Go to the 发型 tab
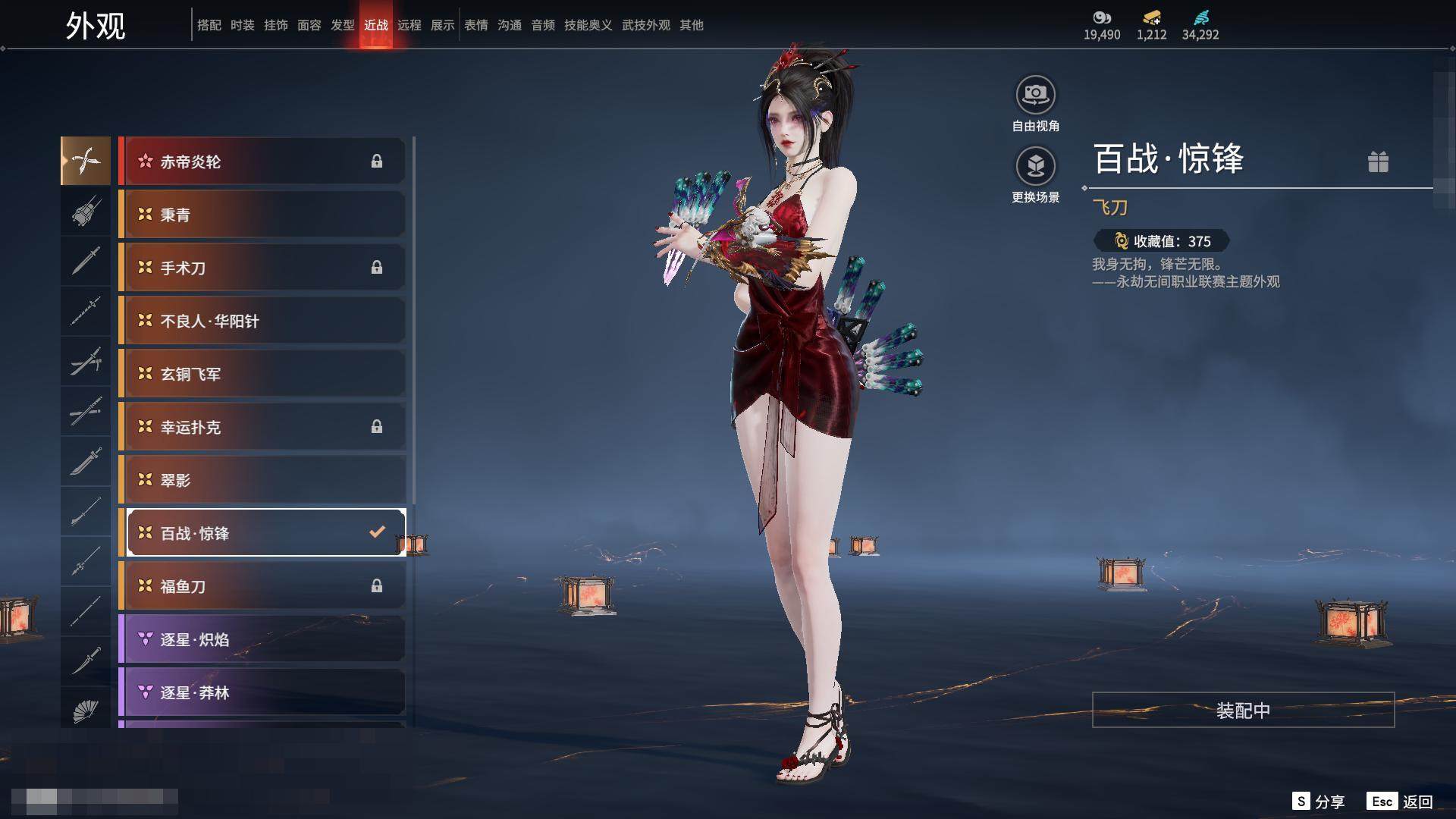1456x819 pixels. (x=343, y=25)
